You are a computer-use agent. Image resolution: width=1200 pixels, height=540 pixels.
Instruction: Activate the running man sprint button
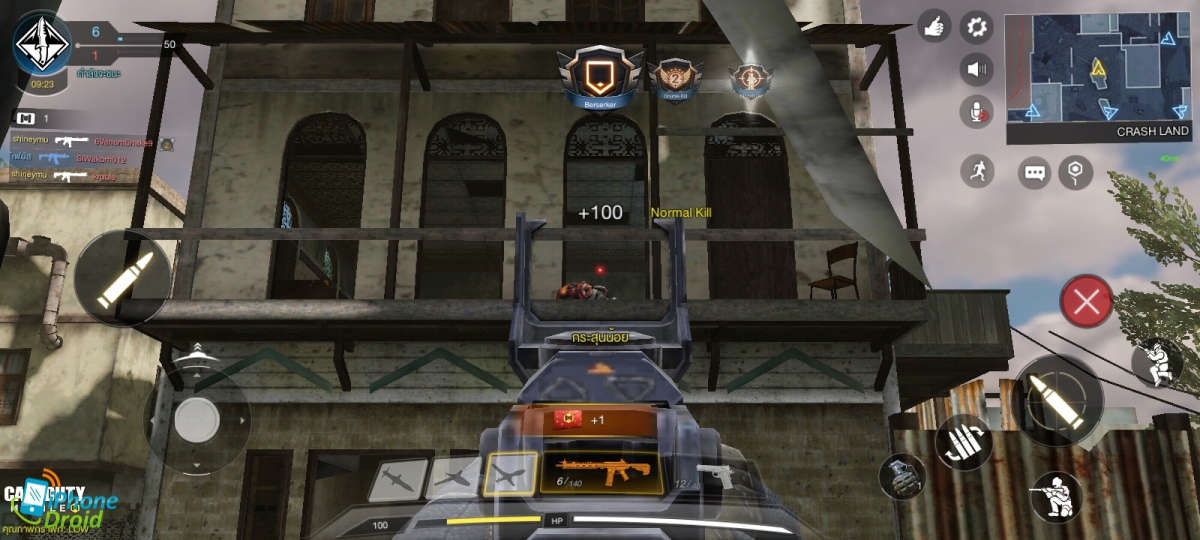pyautogui.click(x=977, y=171)
